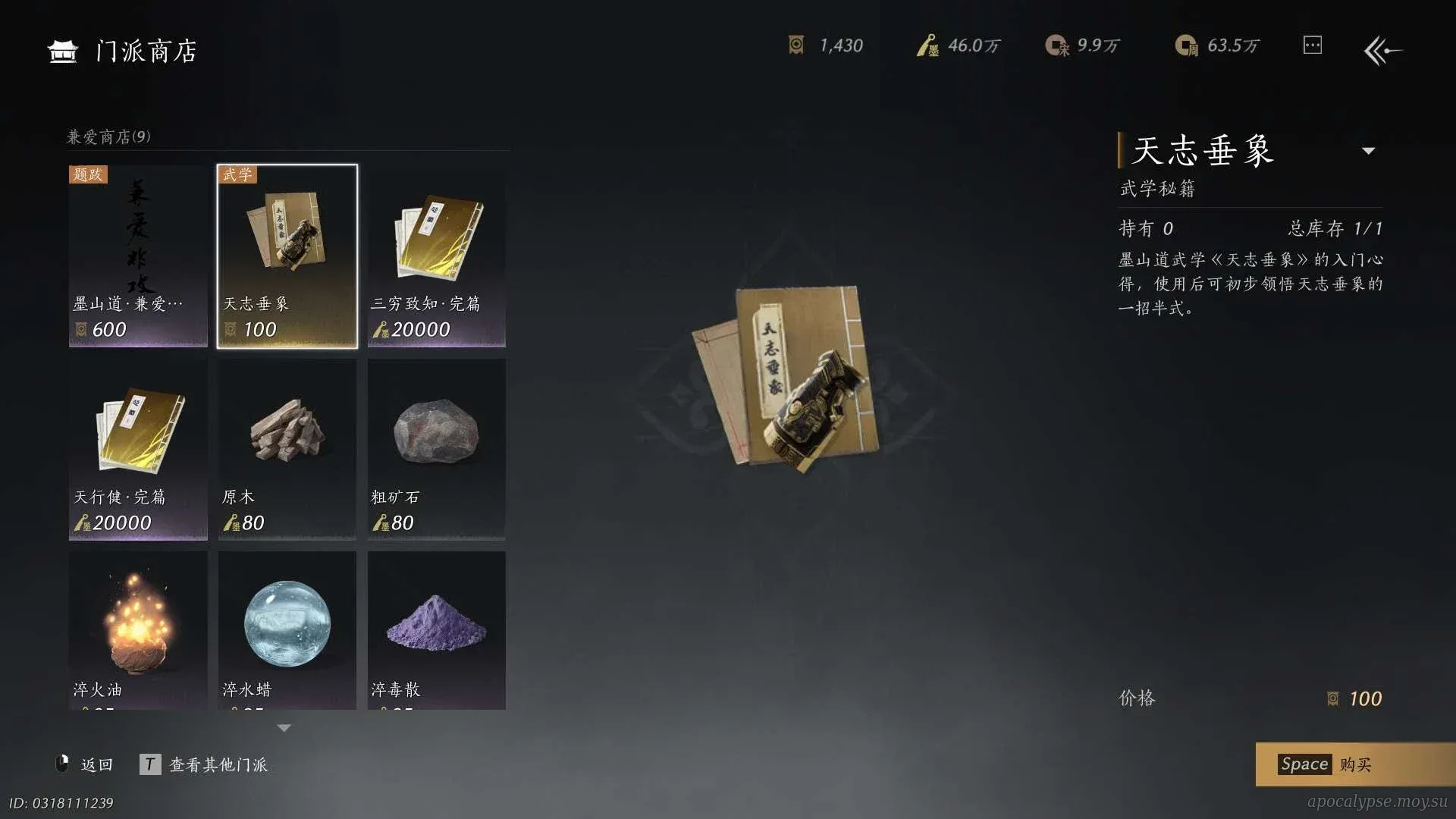Image resolution: width=1456 pixels, height=819 pixels.
Task: Select the 墨山道·兼爱 calligraphy item
Action: click(138, 256)
